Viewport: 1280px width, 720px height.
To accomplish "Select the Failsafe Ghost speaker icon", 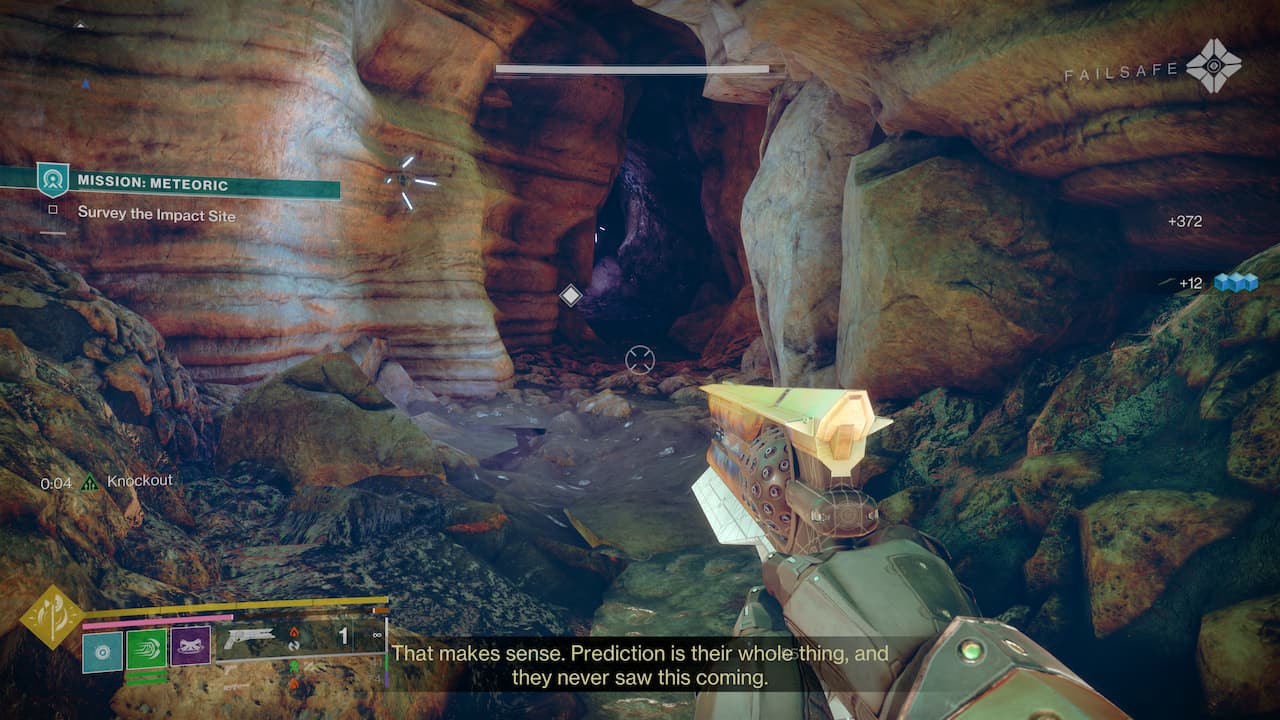I will point(1214,67).
